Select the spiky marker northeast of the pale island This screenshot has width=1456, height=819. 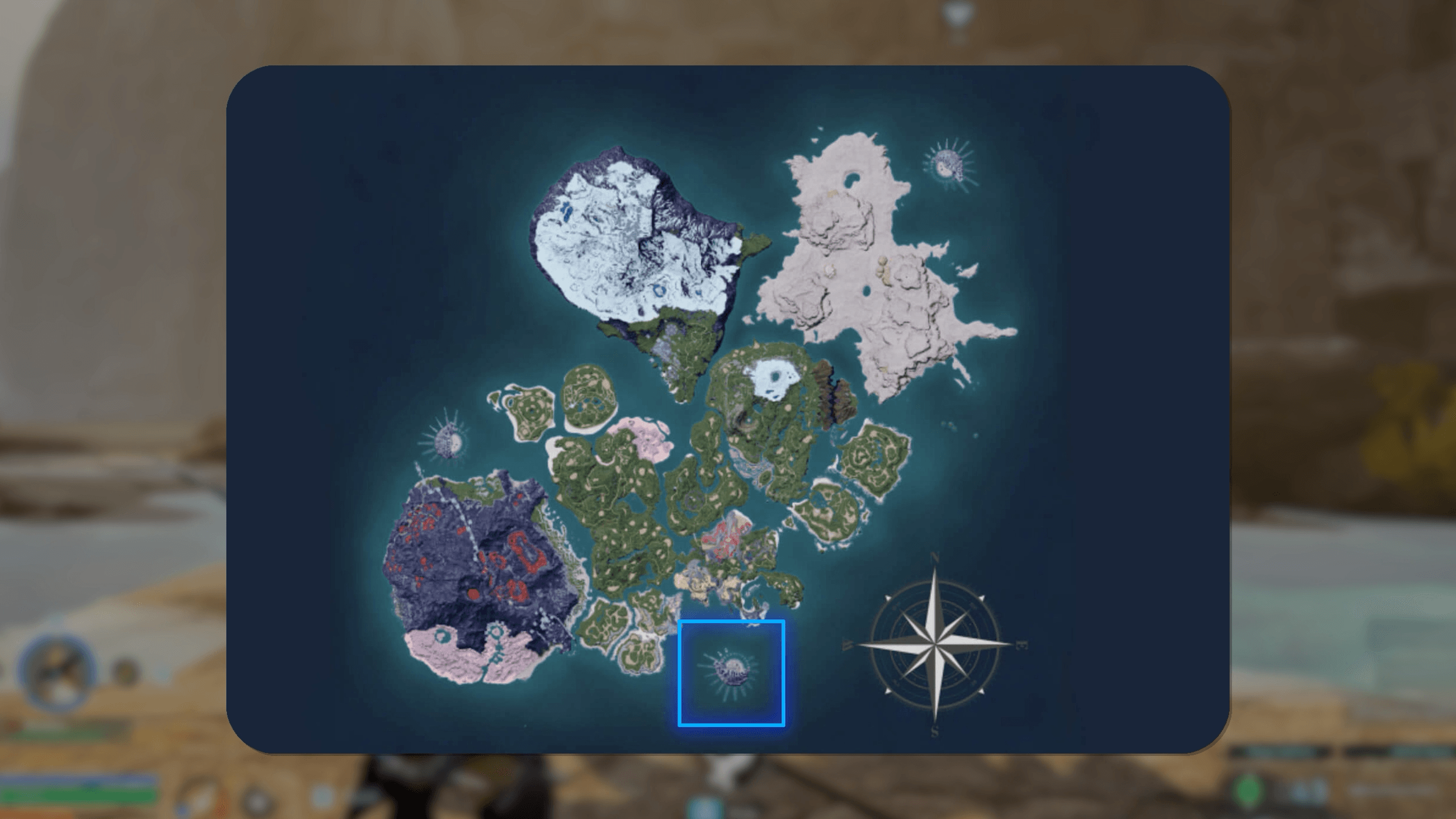tap(948, 164)
